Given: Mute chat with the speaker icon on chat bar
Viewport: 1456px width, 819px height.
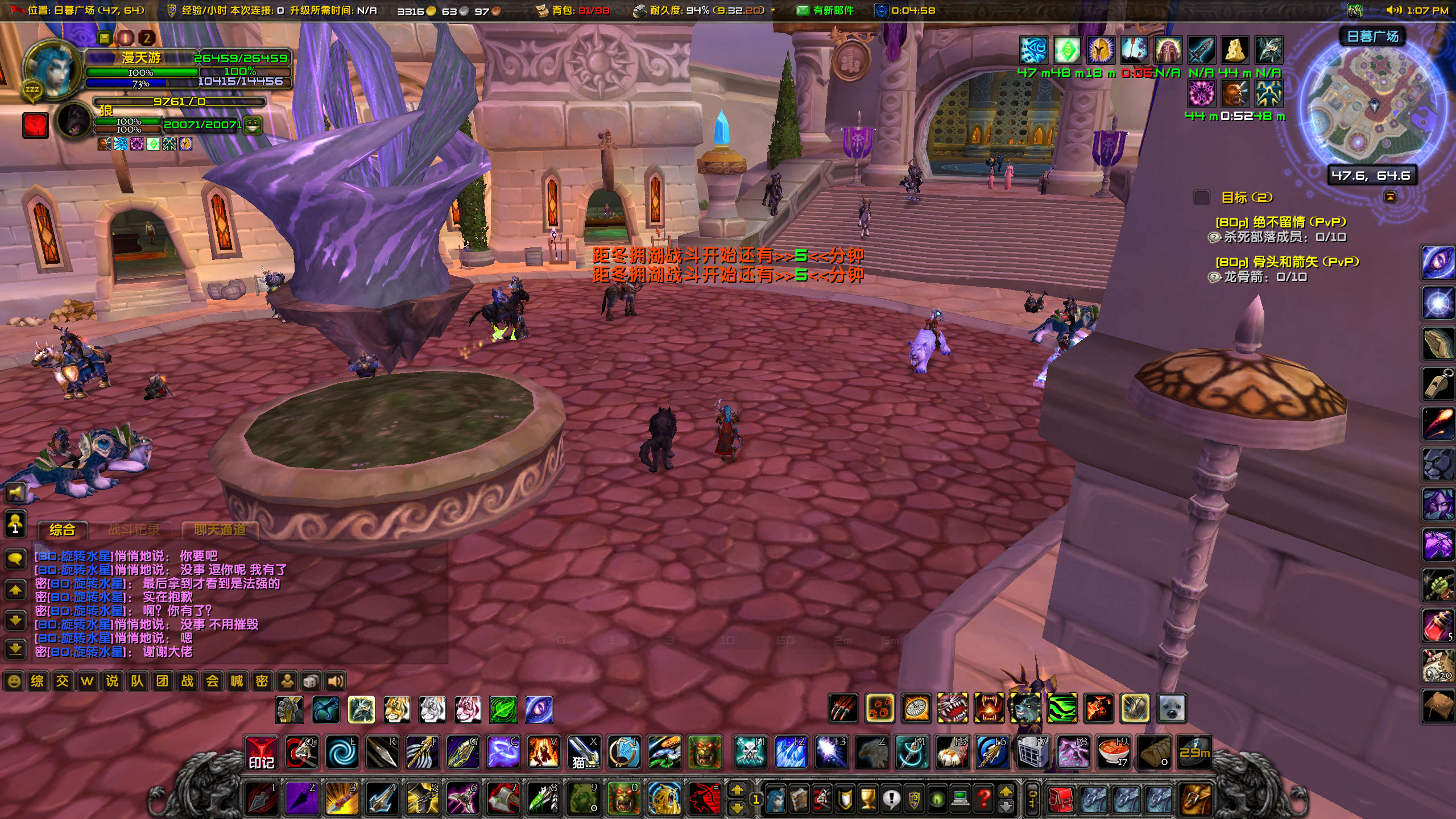Looking at the screenshot, I should click(336, 681).
